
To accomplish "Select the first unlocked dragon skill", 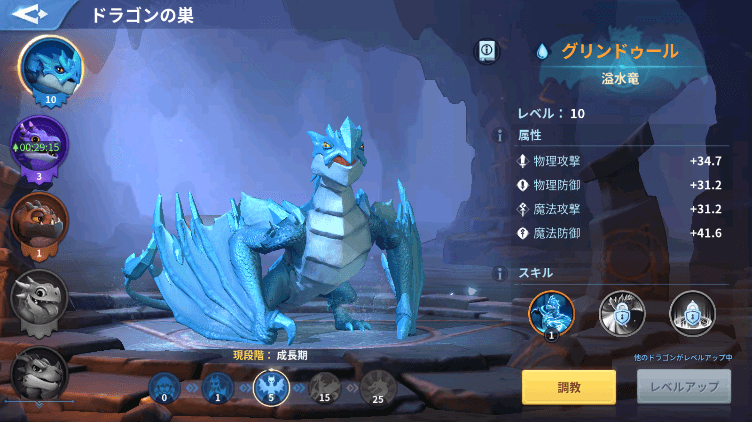I will pyautogui.click(x=551, y=313).
